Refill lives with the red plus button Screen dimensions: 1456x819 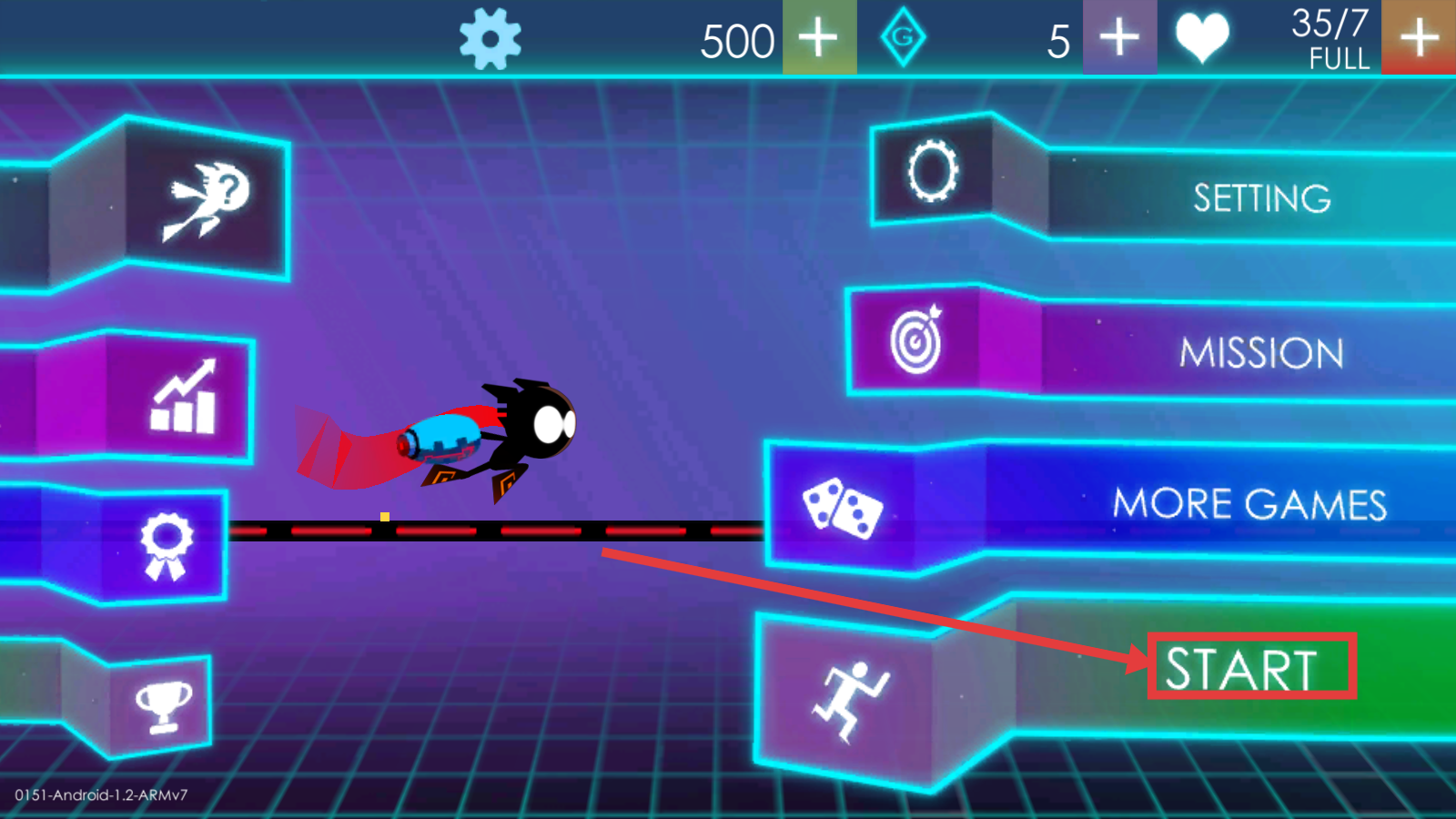pyautogui.click(x=1419, y=38)
